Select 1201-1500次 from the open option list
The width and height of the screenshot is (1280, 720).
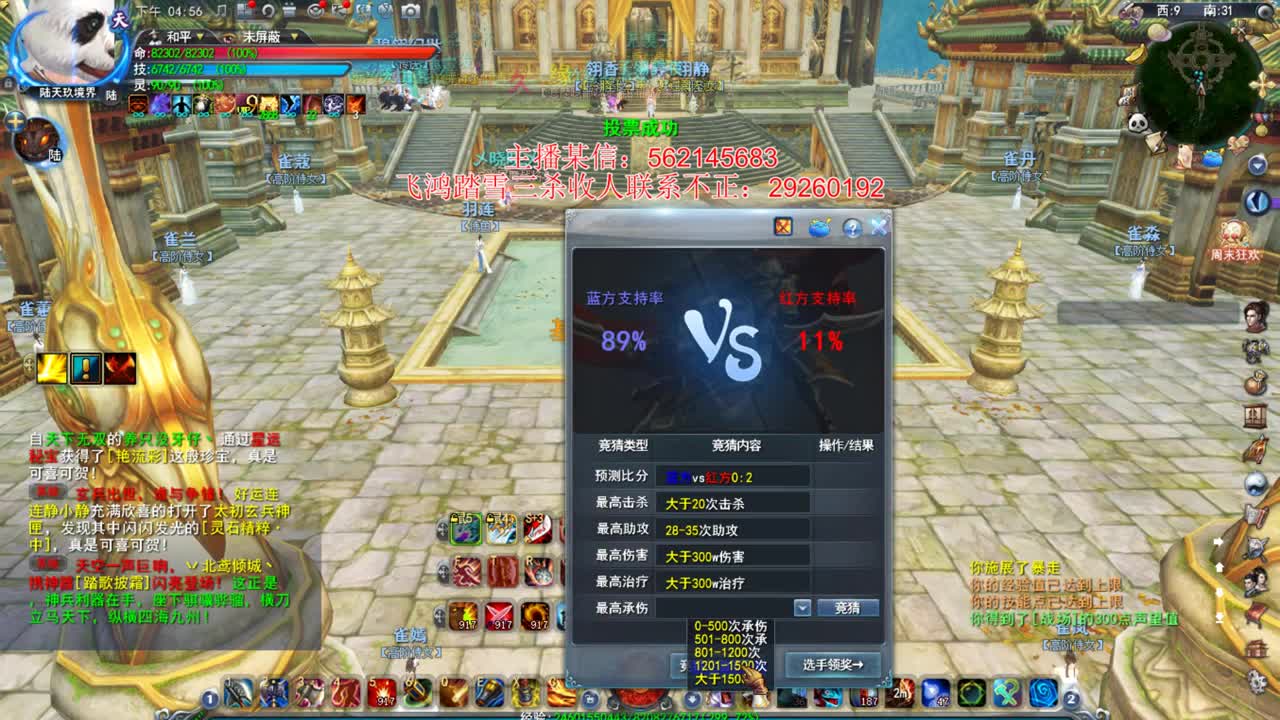[730, 664]
